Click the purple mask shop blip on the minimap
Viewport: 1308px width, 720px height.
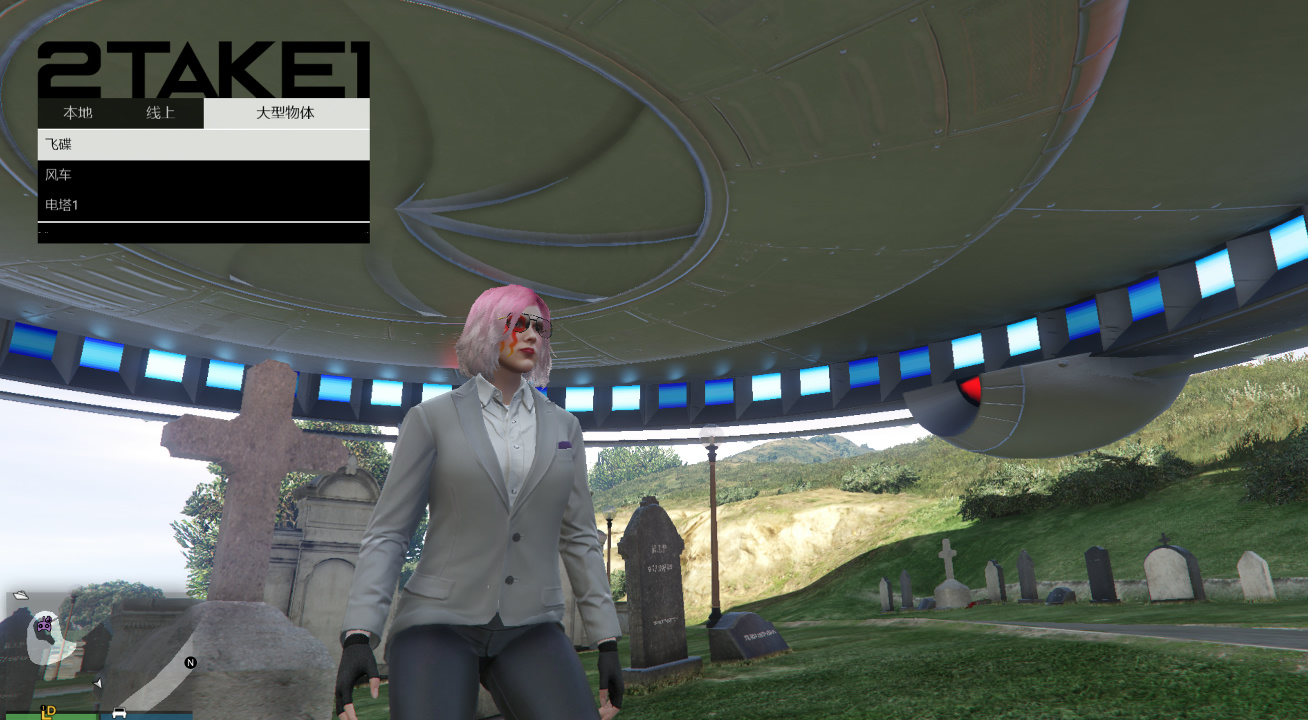click(43, 625)
